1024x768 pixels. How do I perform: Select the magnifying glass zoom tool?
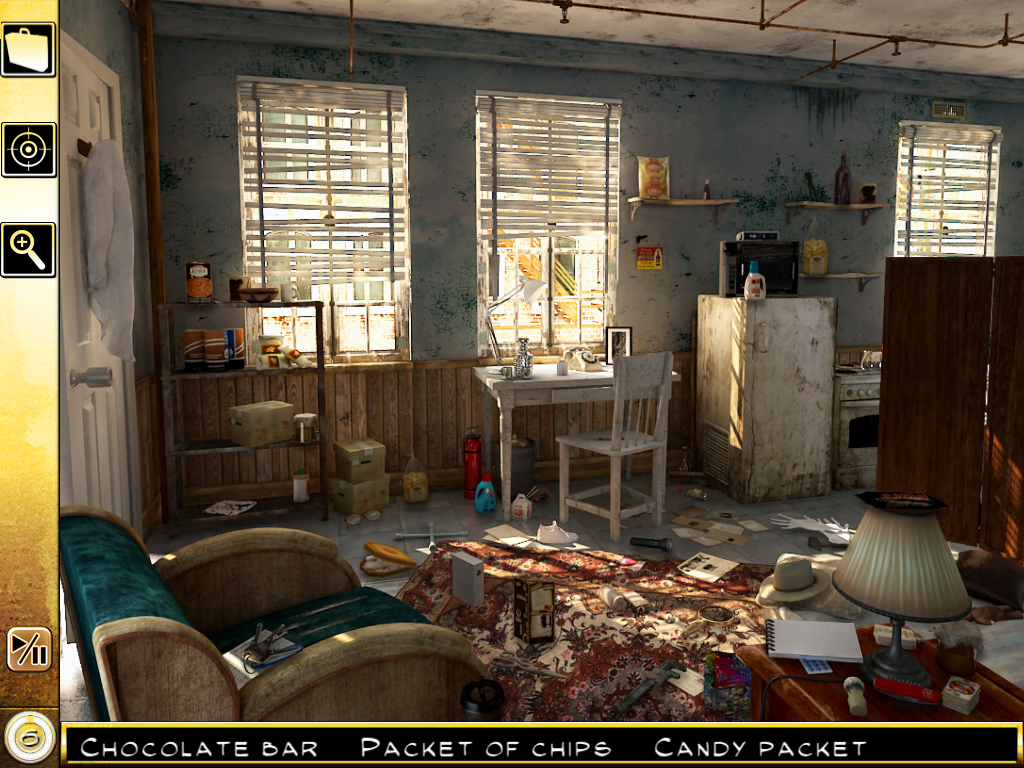28,249
